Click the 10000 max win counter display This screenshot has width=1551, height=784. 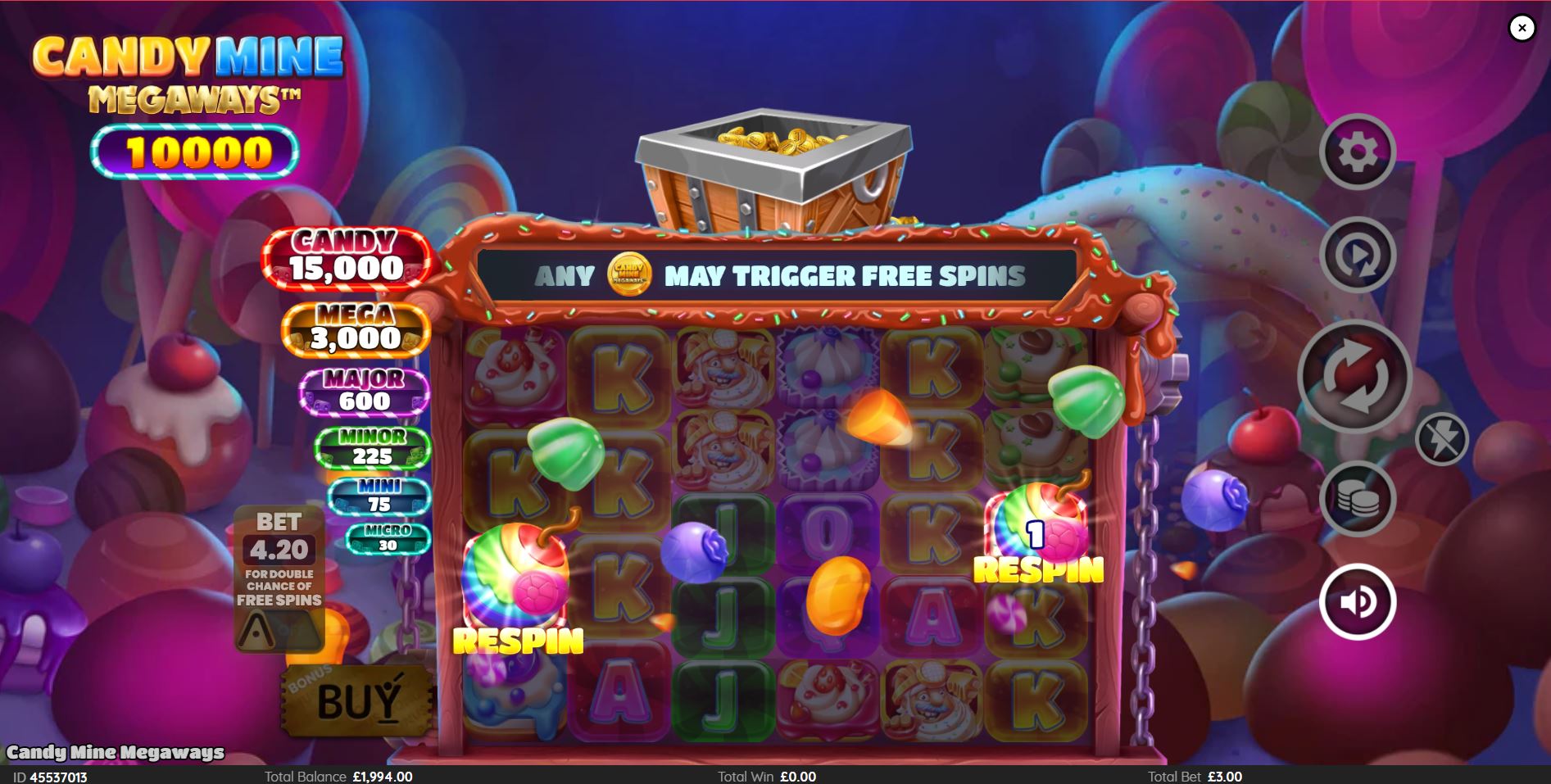point(197,151)
